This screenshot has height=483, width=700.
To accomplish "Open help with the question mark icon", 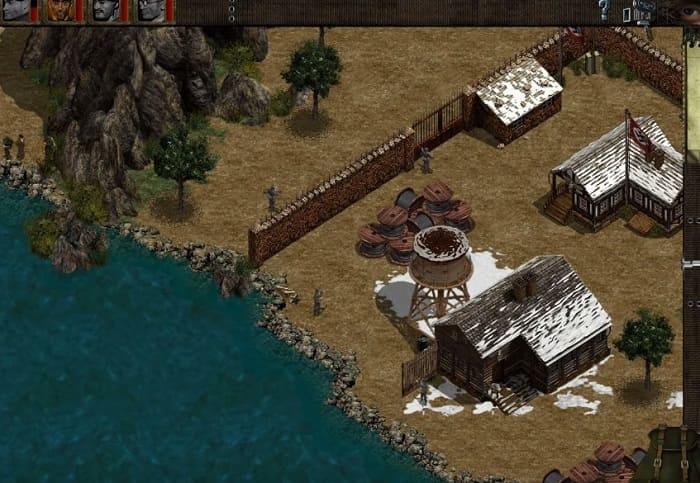I will tap(604, 10).
